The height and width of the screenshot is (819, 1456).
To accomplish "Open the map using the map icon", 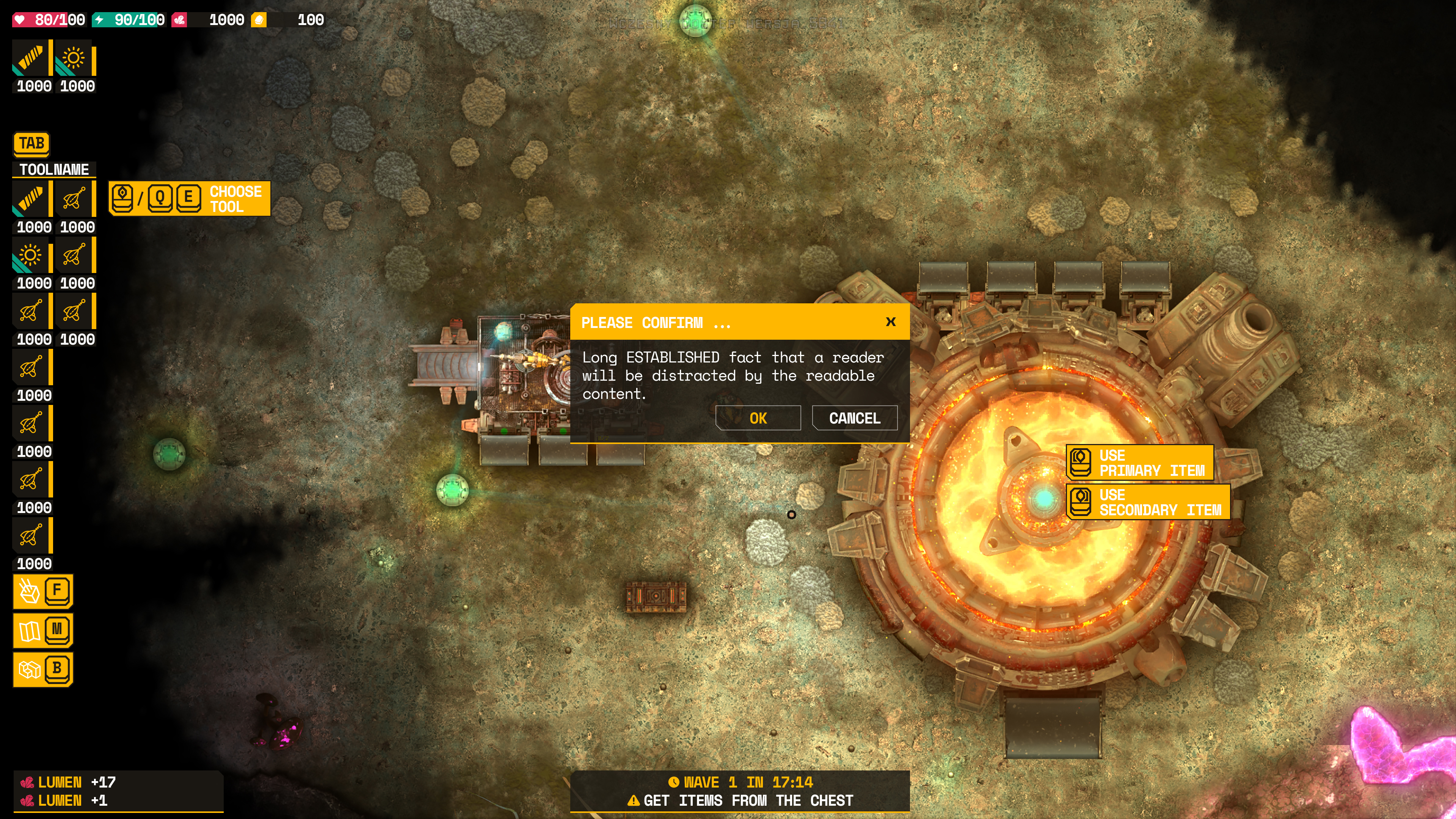I will click(x=30, y=630).
